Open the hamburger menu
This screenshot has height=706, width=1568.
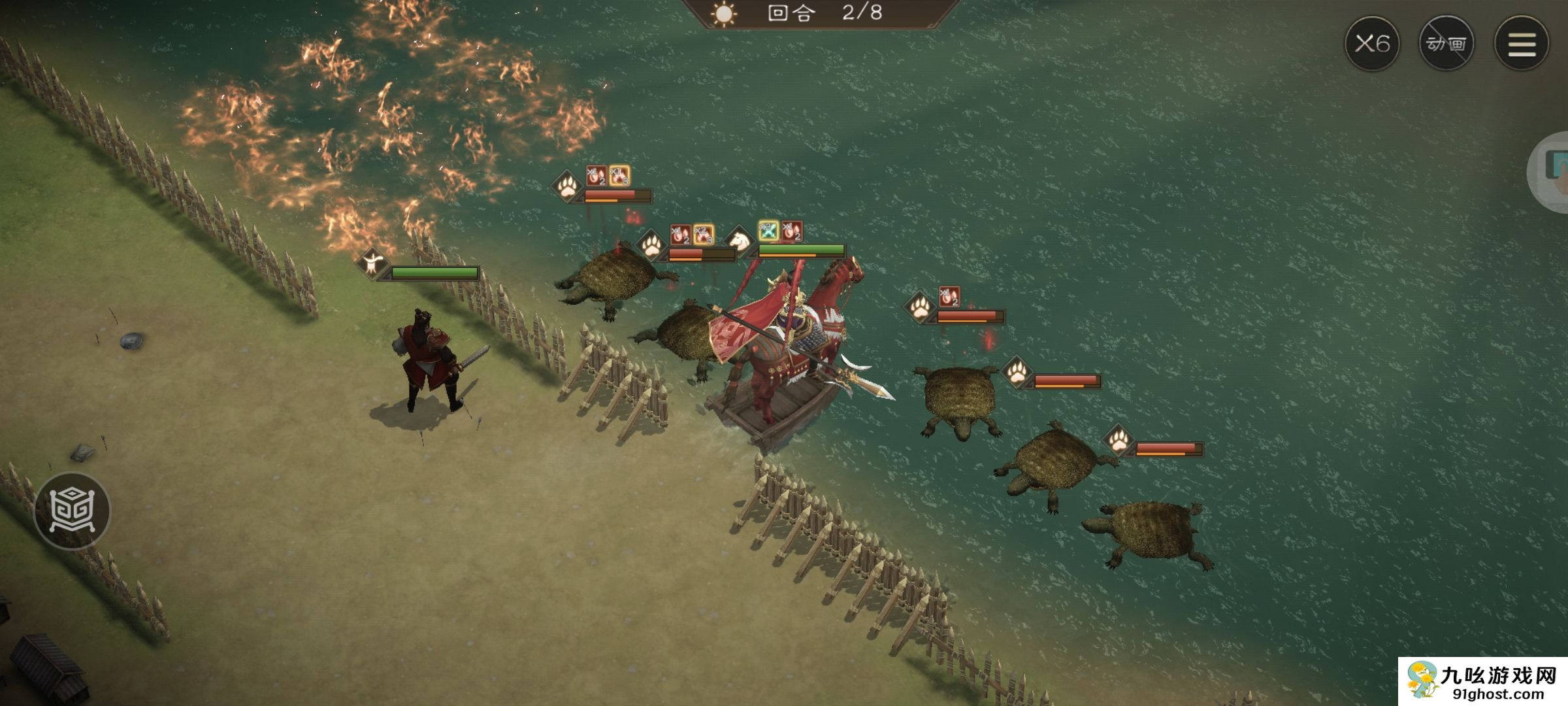tap(1521, 44)
